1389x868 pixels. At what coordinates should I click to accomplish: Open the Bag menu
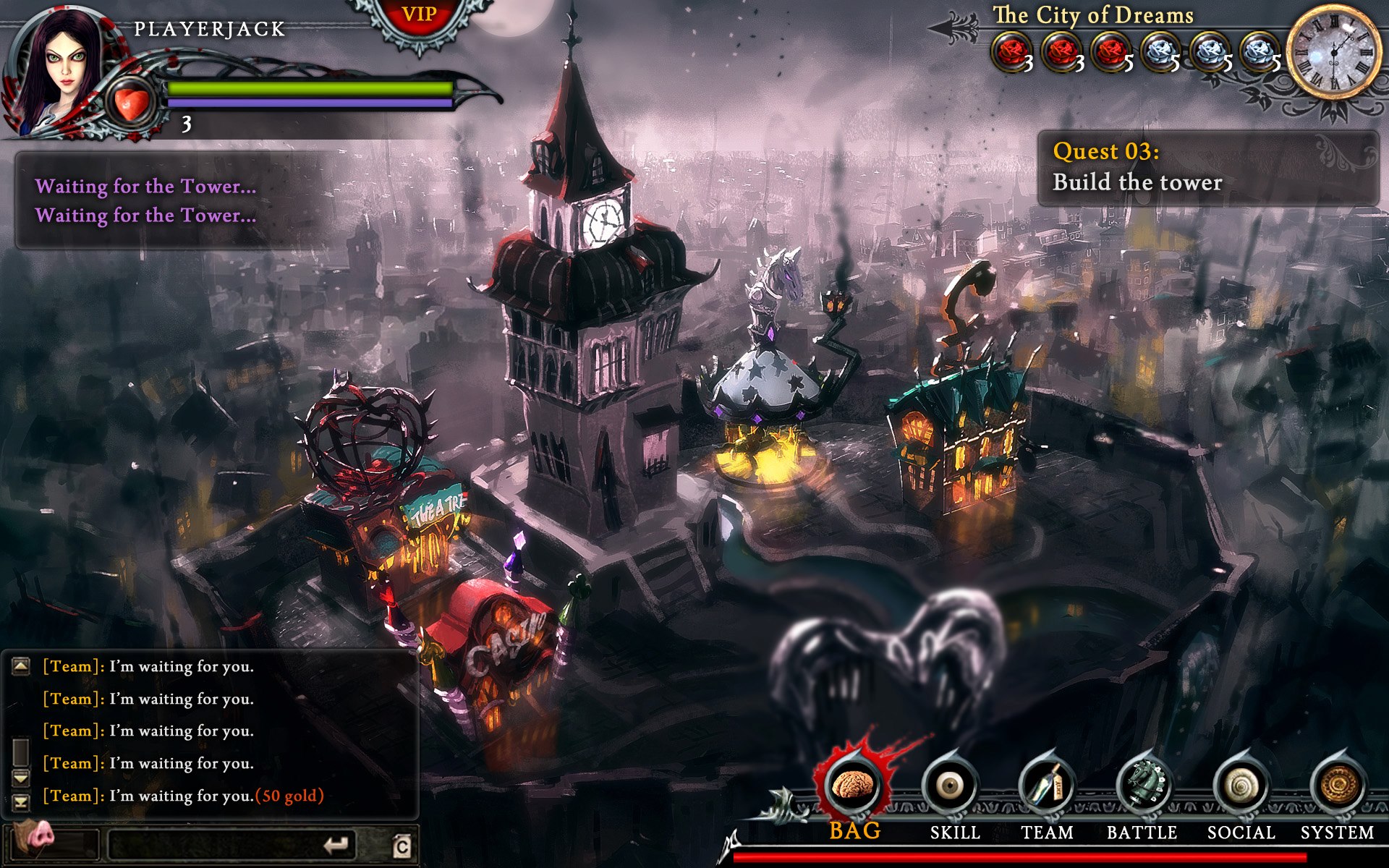tap(854, 787)
